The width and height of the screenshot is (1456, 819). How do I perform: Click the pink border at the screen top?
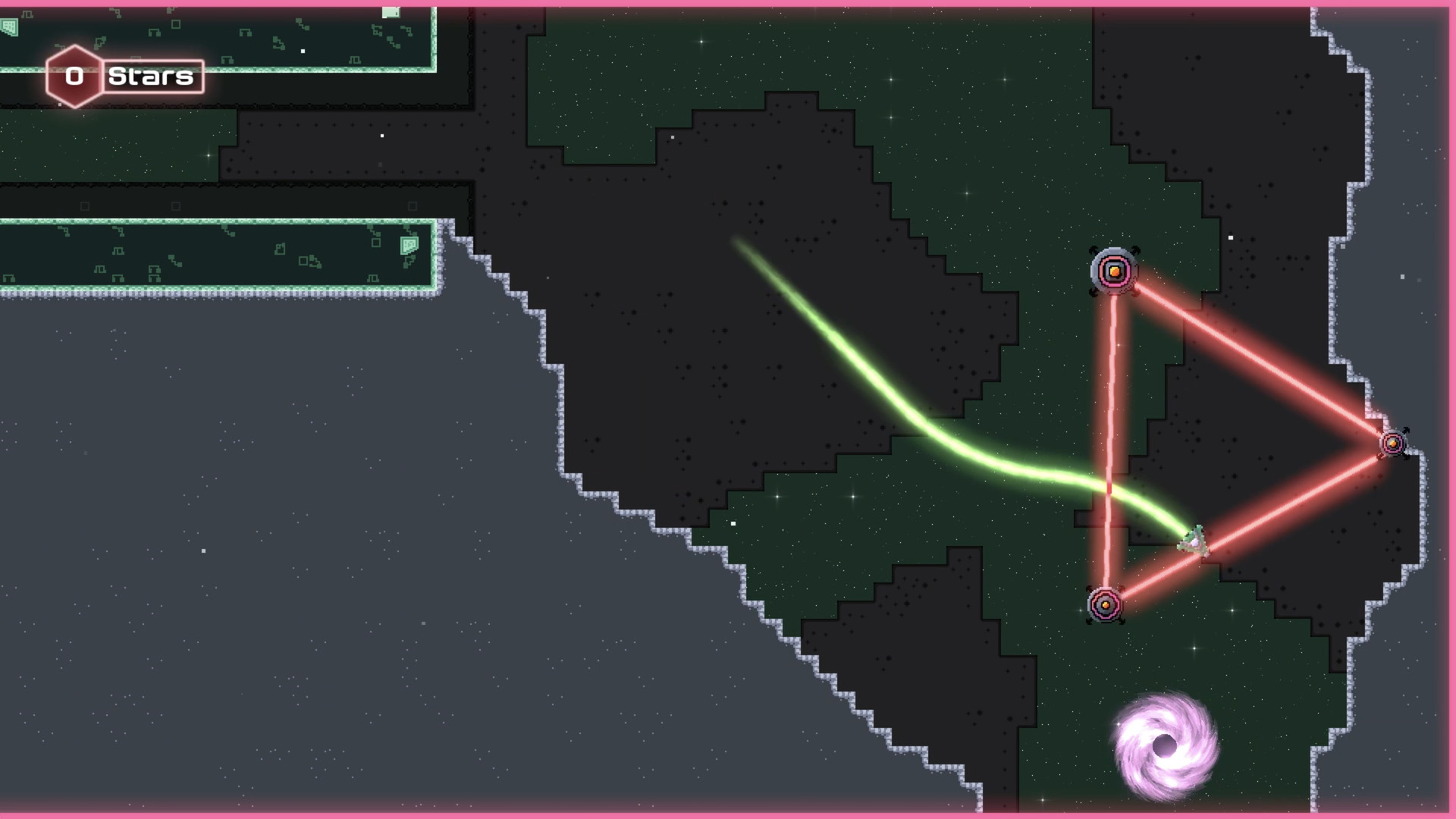(728, 4)
